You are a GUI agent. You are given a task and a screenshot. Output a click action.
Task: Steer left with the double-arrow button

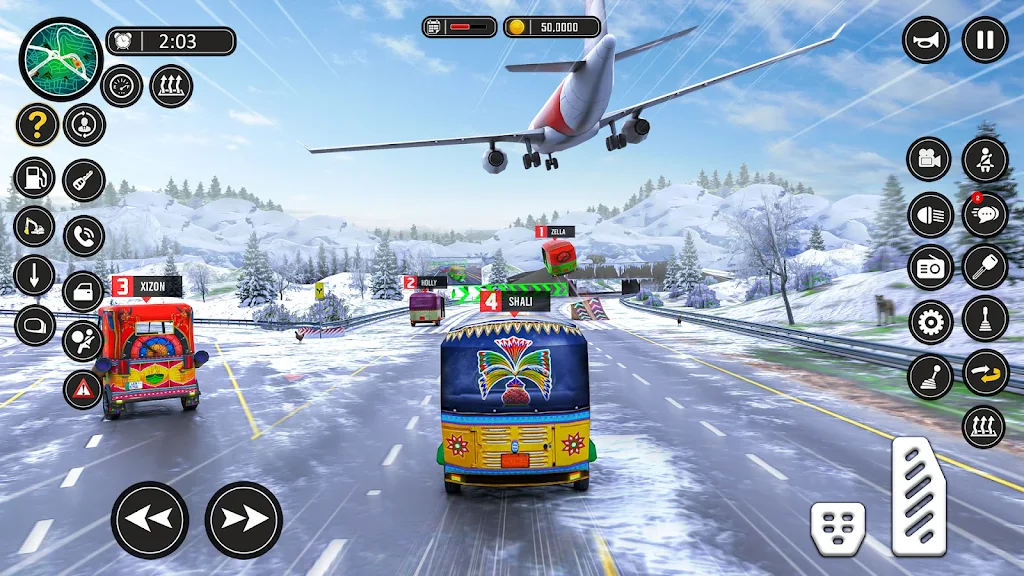pos(150,519)
